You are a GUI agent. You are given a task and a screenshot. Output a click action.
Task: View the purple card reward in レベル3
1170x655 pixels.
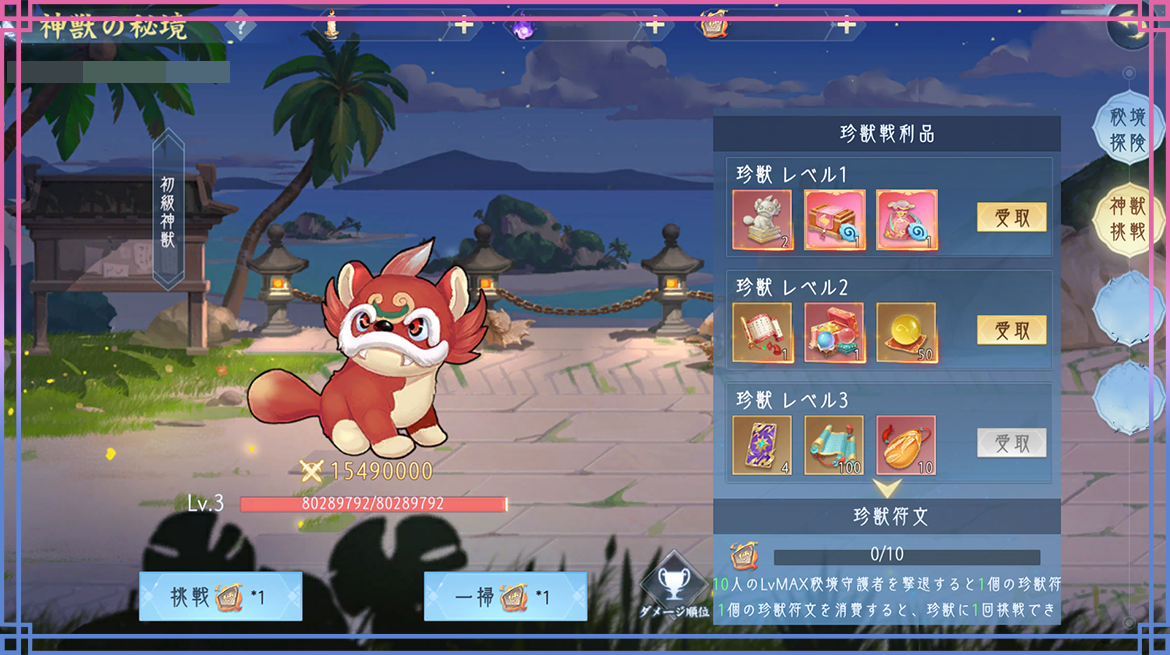(x=762, y=445)
